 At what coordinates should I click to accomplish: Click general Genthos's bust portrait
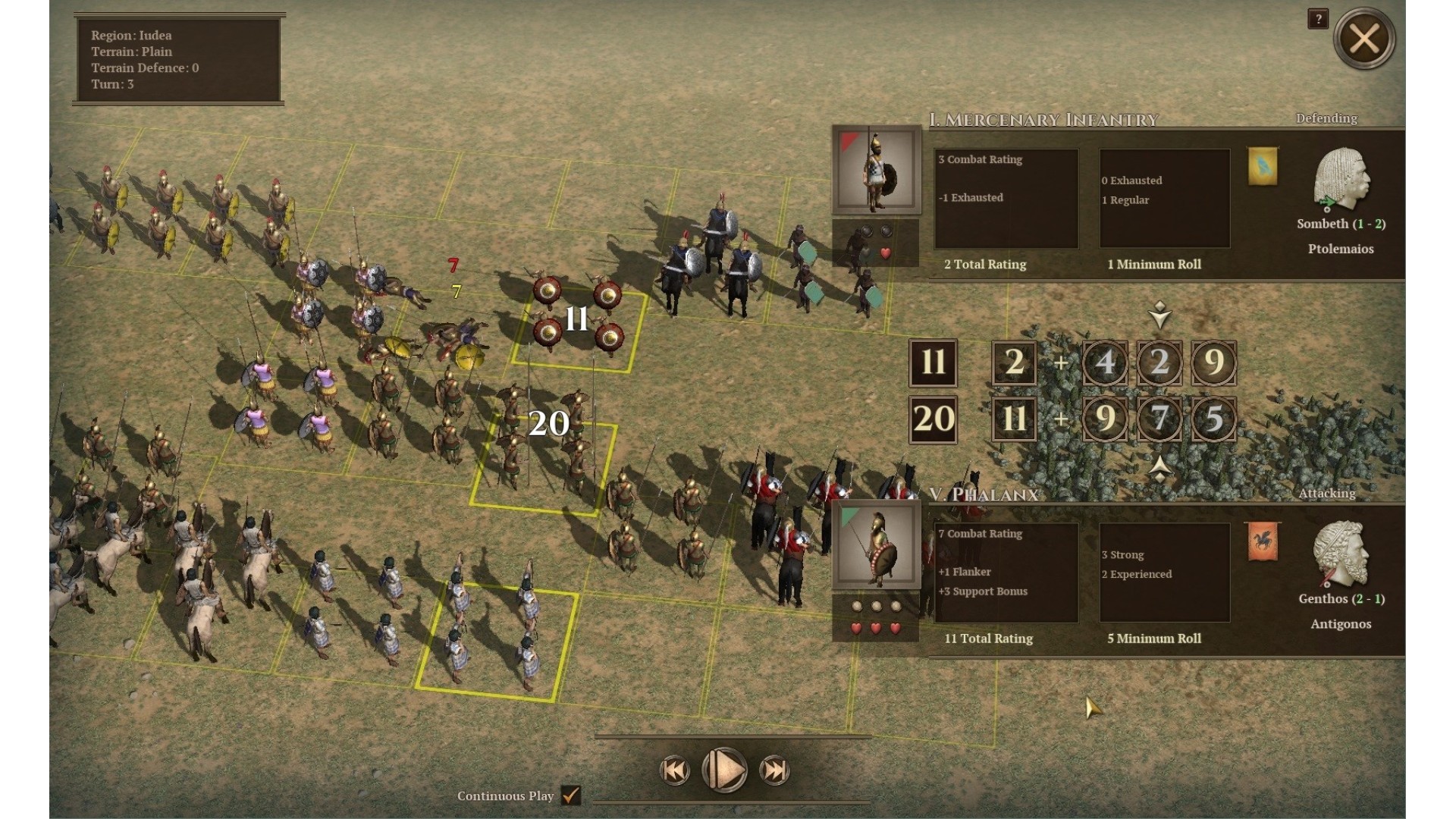pyautogui.click(x=1340, y=554)
